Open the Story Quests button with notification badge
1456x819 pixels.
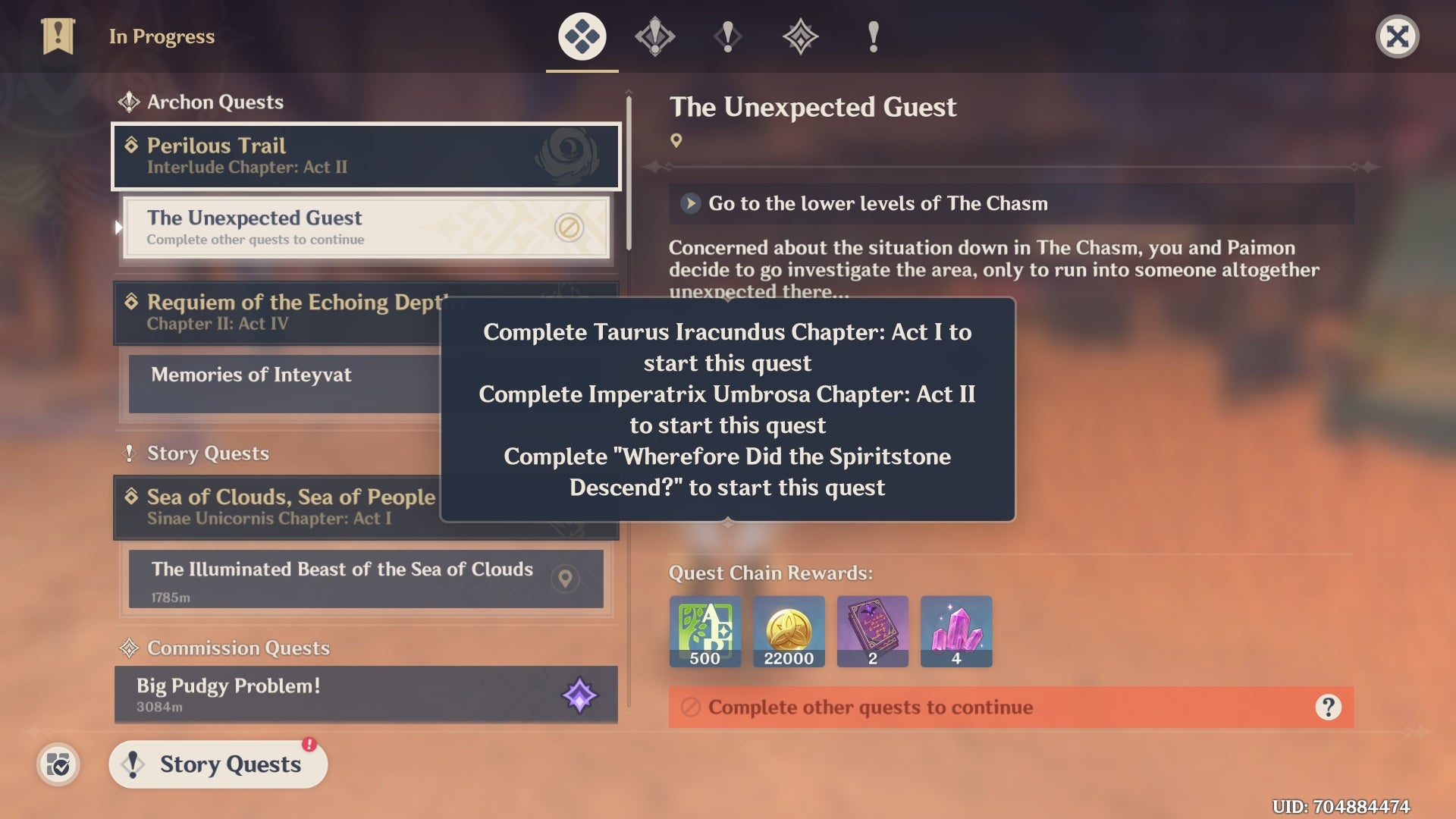(218, 764)
